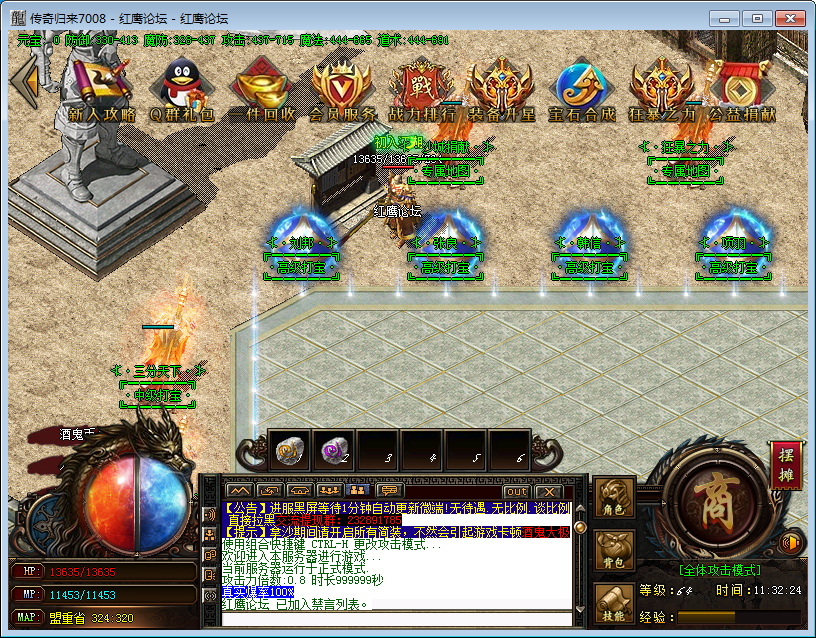Open the 技能 skills panel
This screenshot has width=816, height=638.
point(615,604)
